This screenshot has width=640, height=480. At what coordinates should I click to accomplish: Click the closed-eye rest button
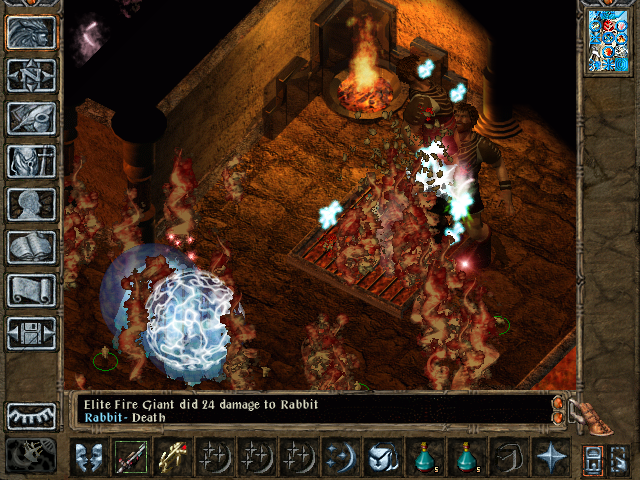31,415
